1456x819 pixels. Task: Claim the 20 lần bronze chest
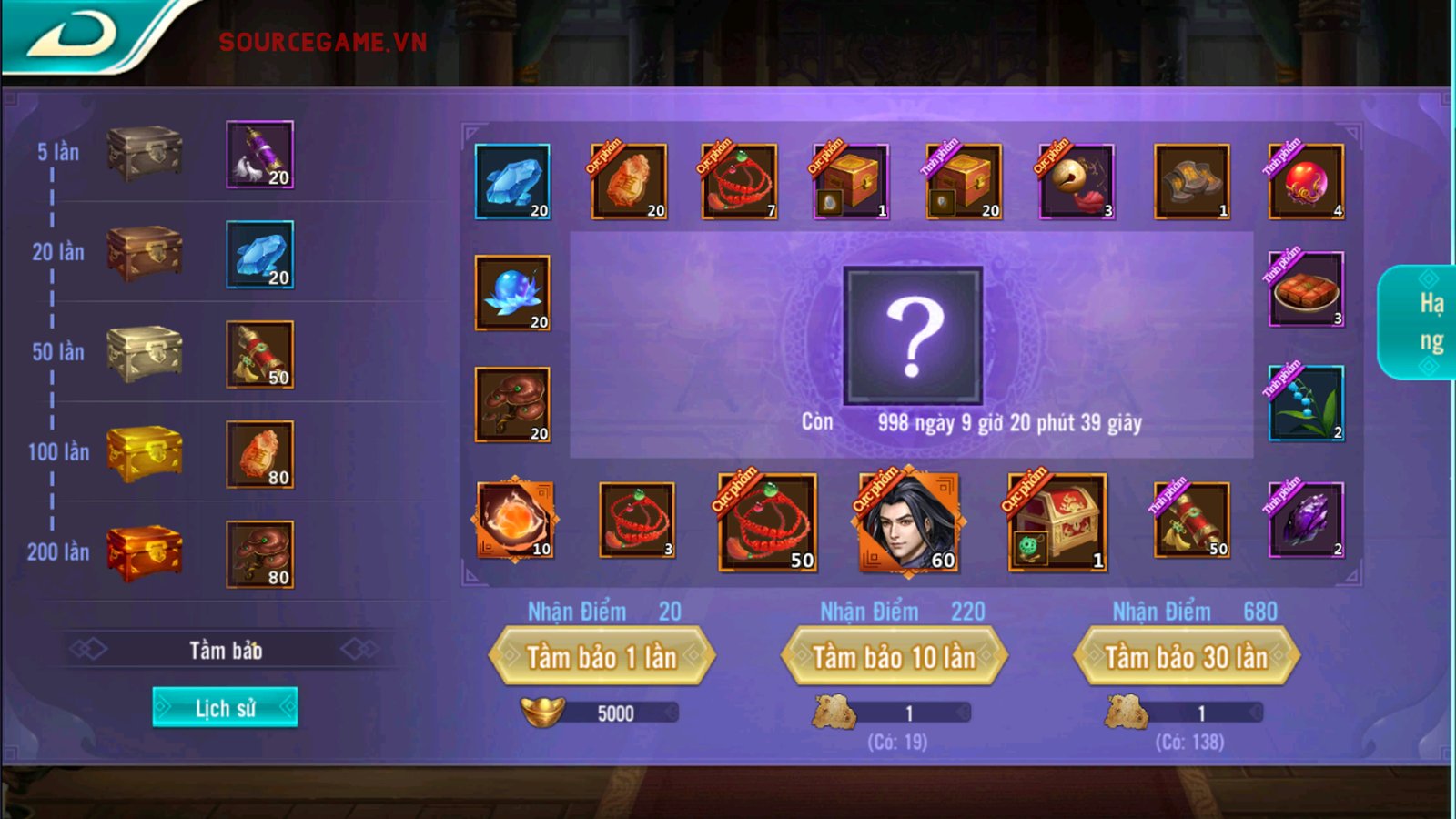coord(144,252)
